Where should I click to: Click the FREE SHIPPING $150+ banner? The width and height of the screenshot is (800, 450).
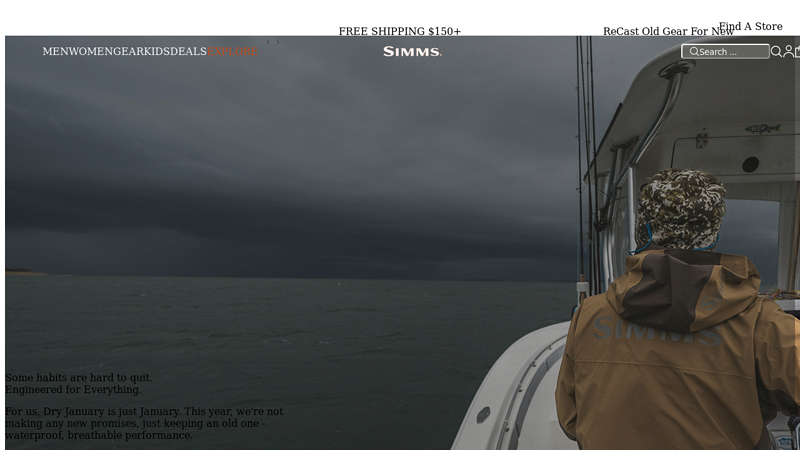pyautogui.click(x=400, y=32)
